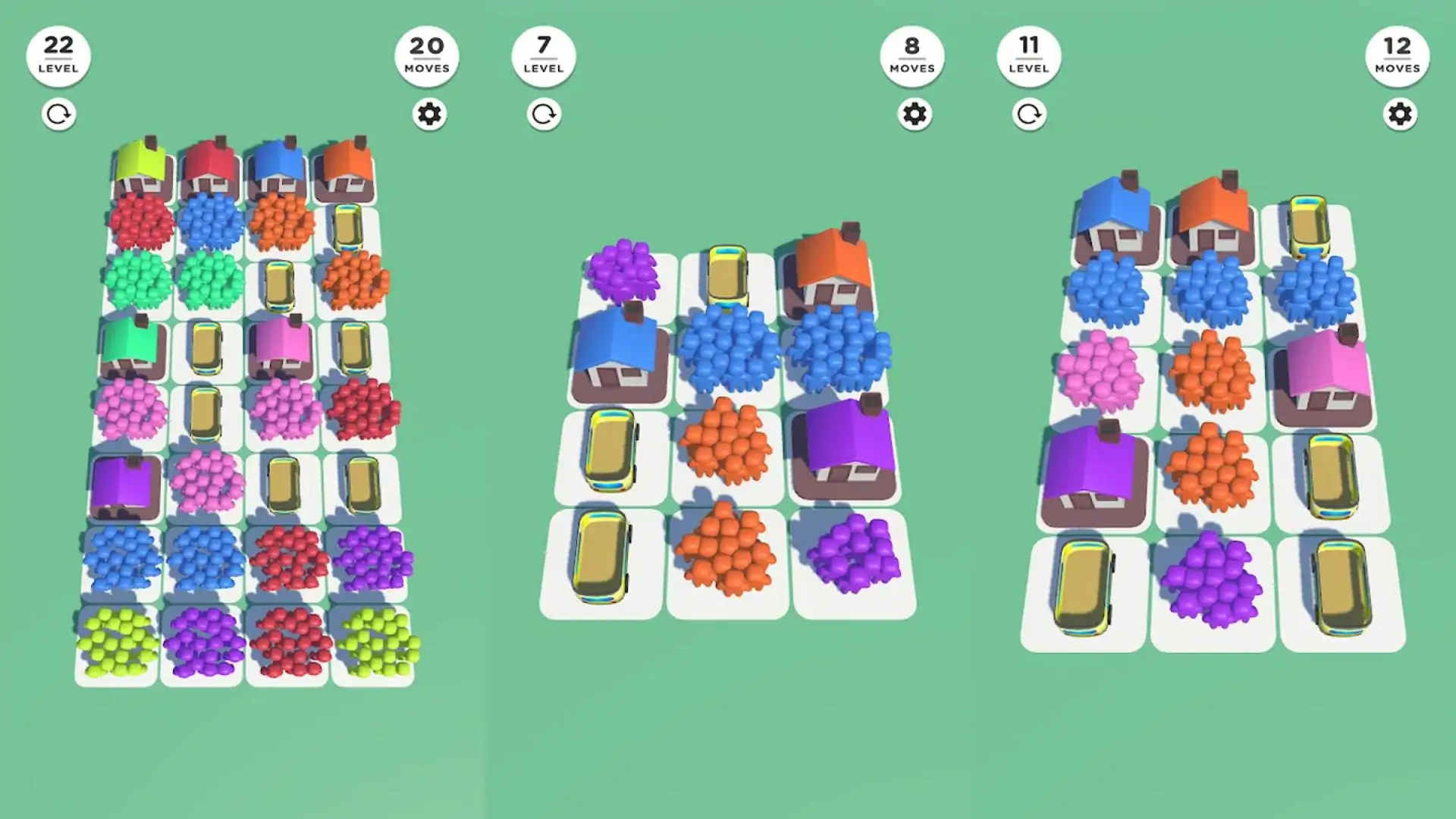Select the pink-roofed house on level 11 board
Viewport: 1456px width, 819px height.
click(1326, 376)
